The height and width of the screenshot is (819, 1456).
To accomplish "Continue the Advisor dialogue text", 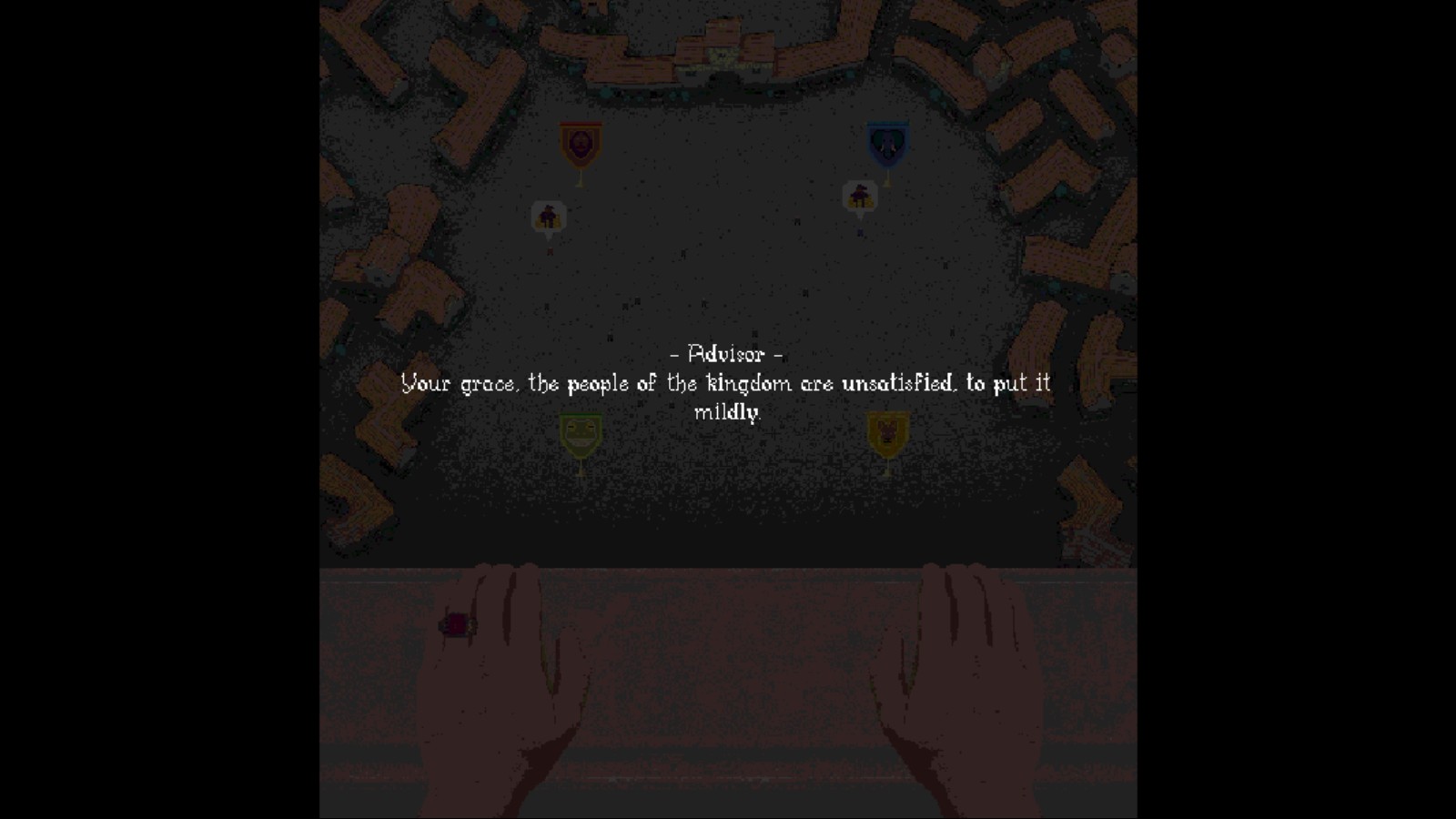I will tap(726, 383).
